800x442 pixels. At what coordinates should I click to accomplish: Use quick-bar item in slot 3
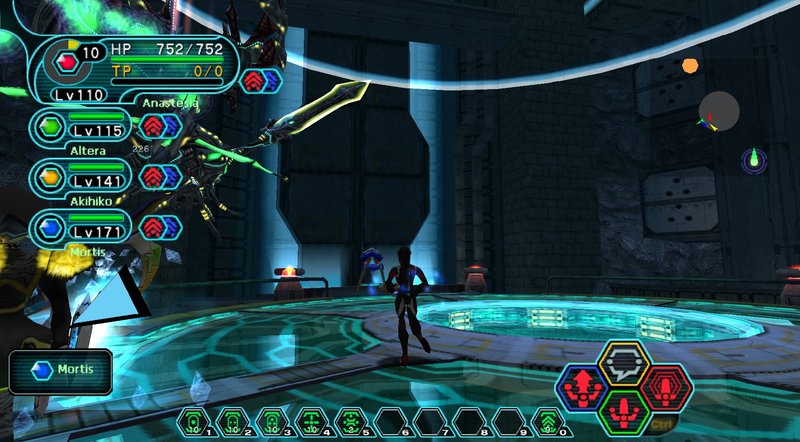pyautogui.click(x=272, y=422)
